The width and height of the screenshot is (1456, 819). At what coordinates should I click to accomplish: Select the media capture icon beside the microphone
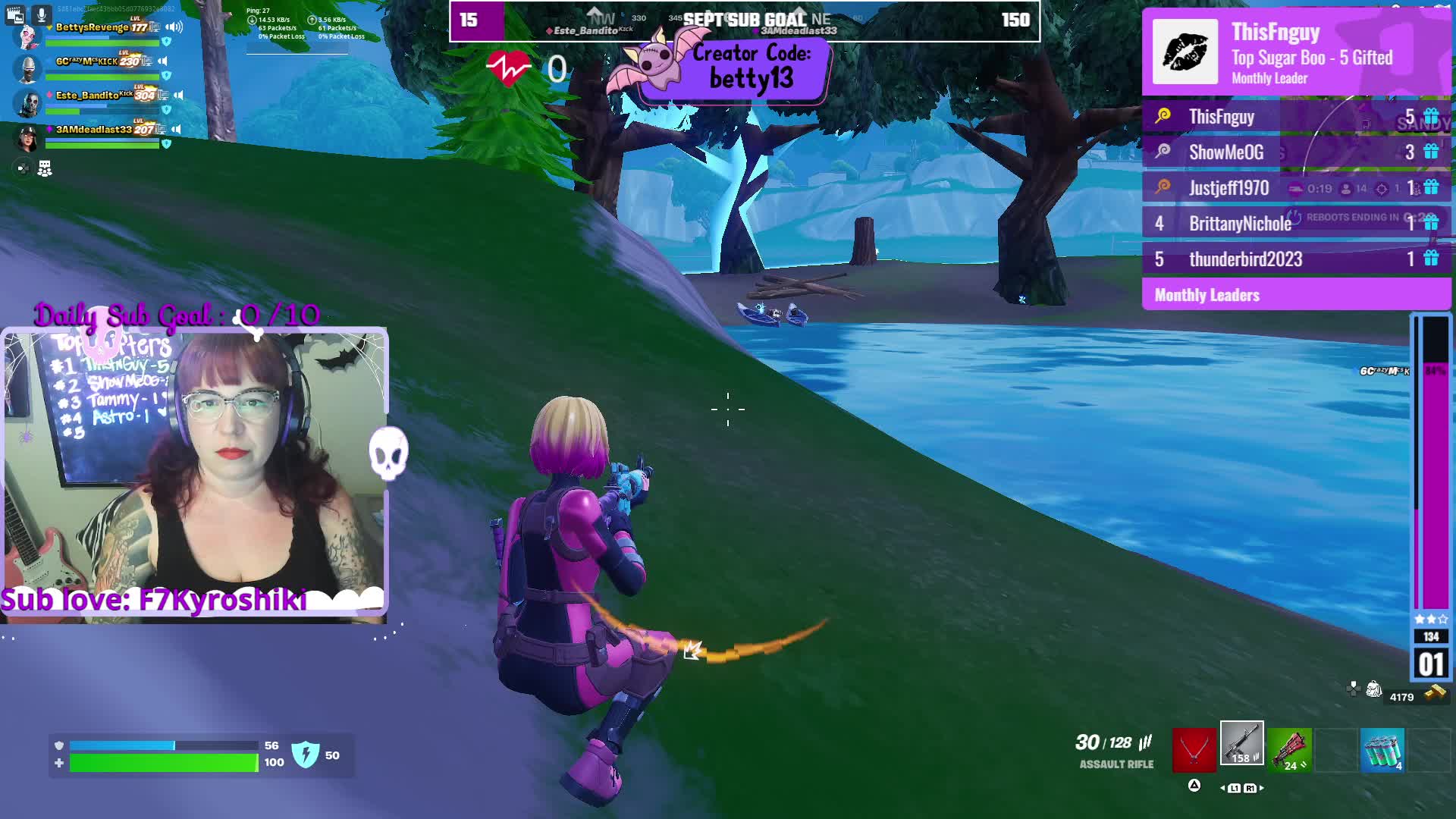[x=15, y=14]
